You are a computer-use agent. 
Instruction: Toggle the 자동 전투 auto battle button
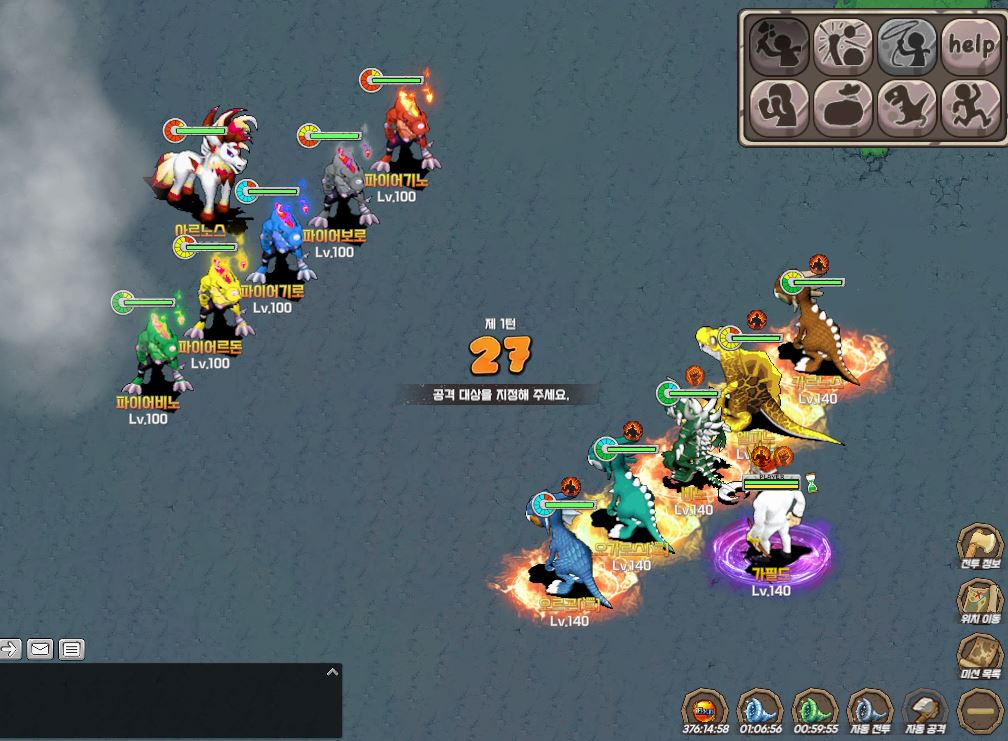tap(869, 710)
